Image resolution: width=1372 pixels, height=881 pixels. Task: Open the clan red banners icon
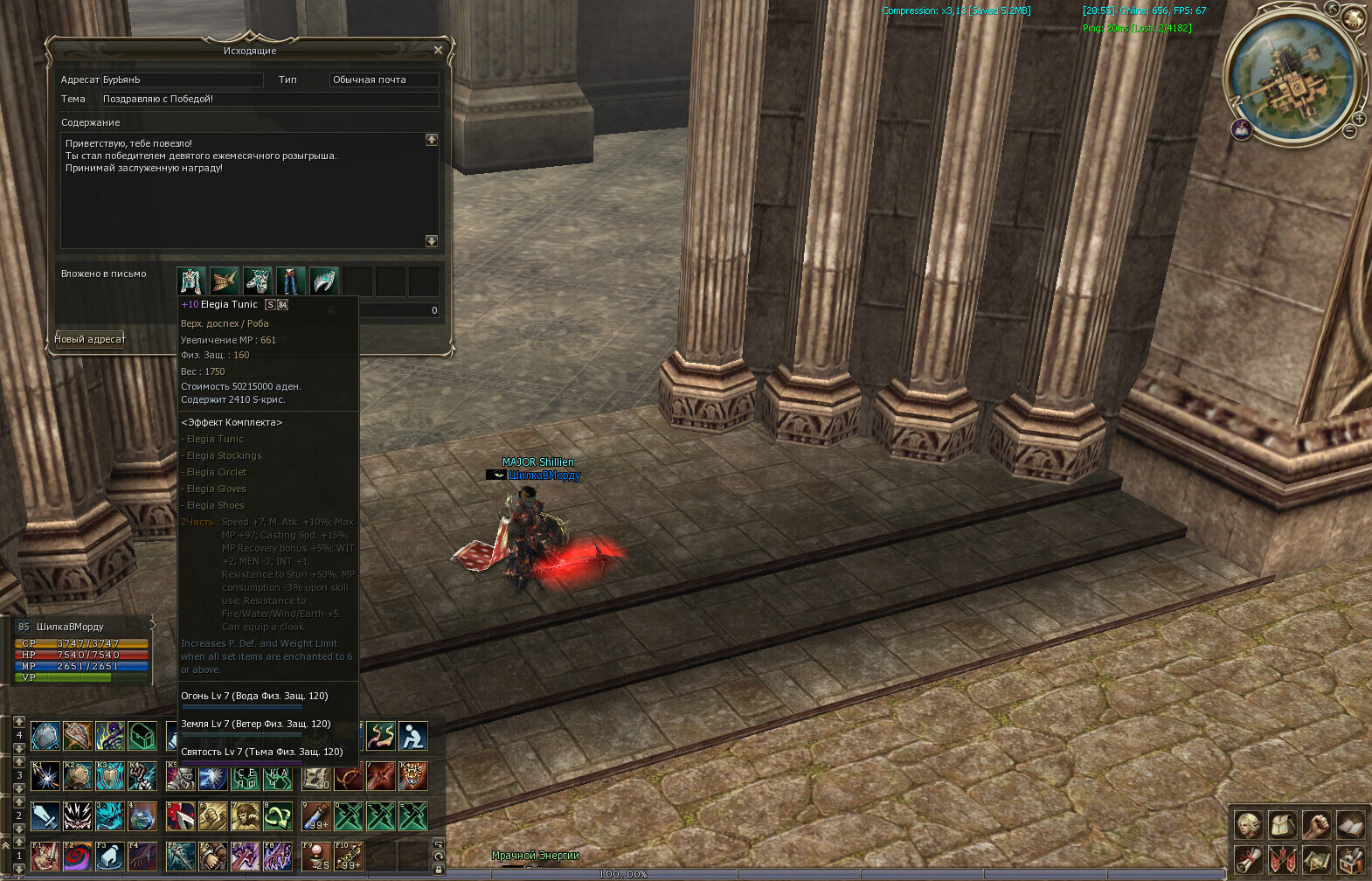1282,858
